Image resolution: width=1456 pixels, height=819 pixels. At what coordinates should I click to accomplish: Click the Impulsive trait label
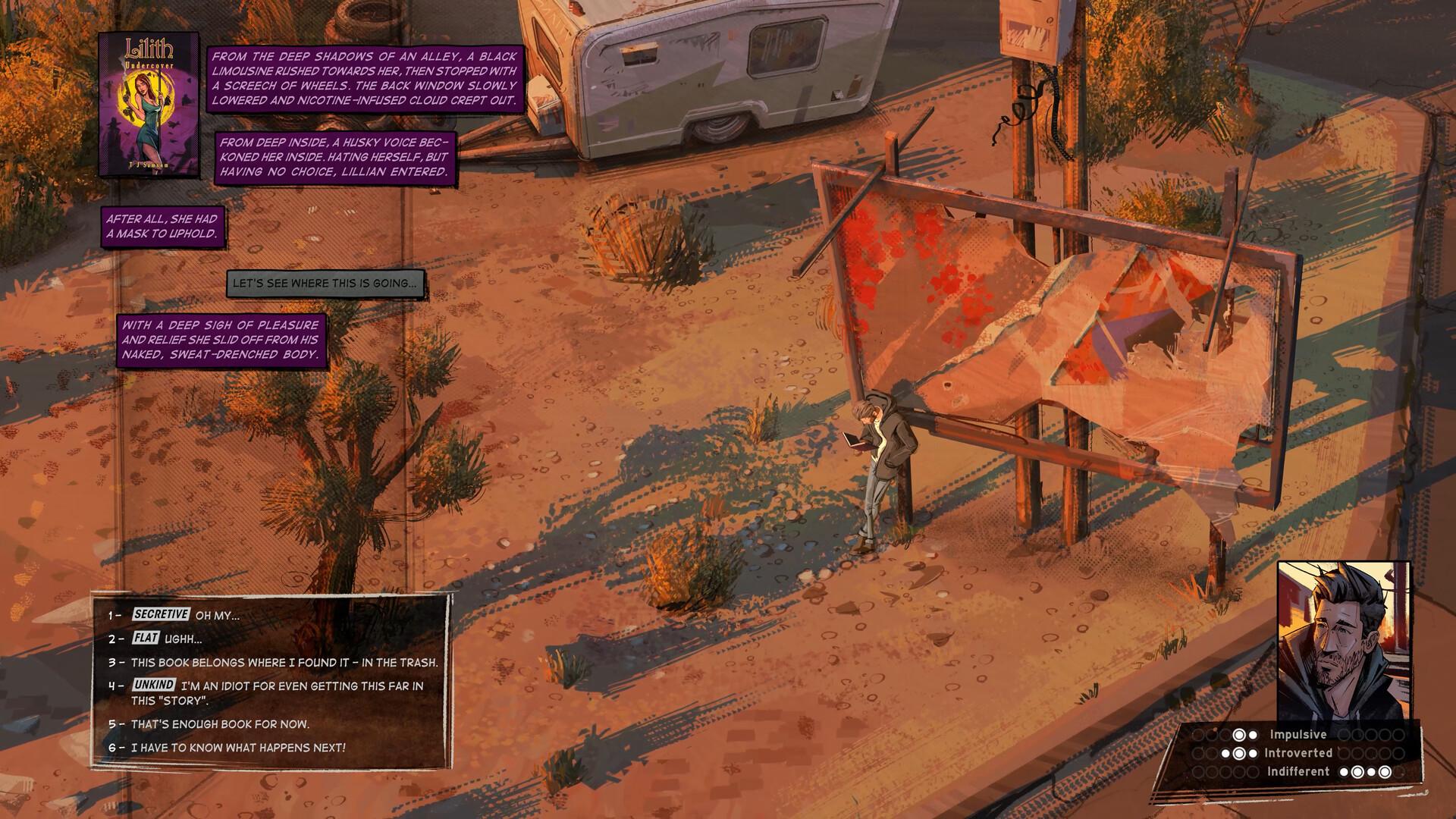tap(1298, 734)
